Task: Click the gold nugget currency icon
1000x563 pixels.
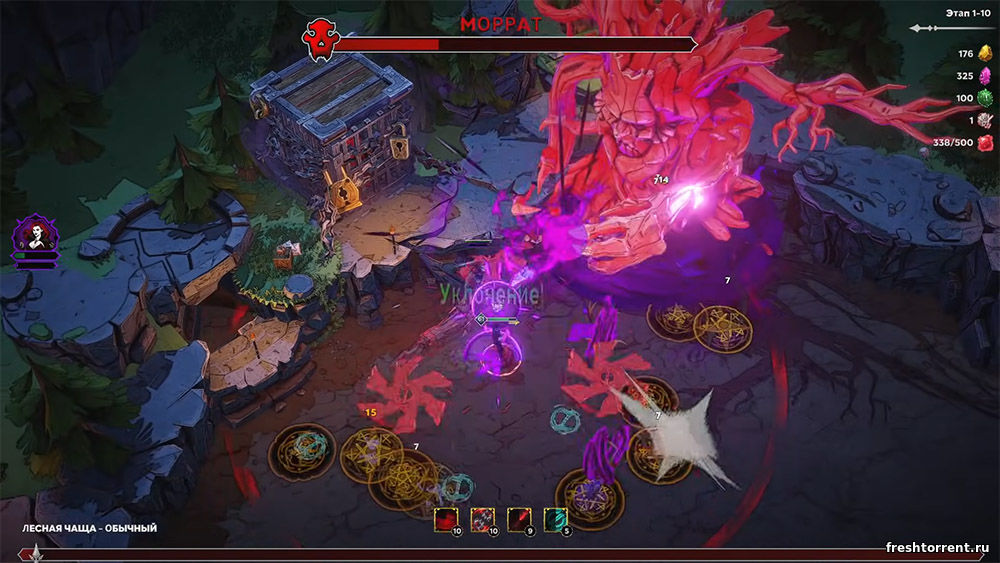Action: click(984, 54)
